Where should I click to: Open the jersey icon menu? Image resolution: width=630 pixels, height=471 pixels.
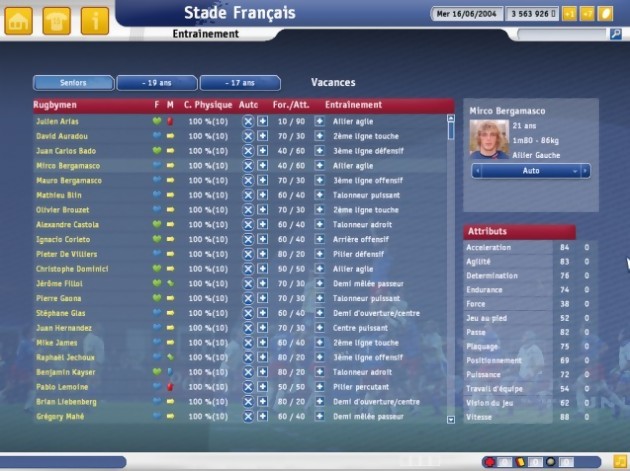click(57, 18)
